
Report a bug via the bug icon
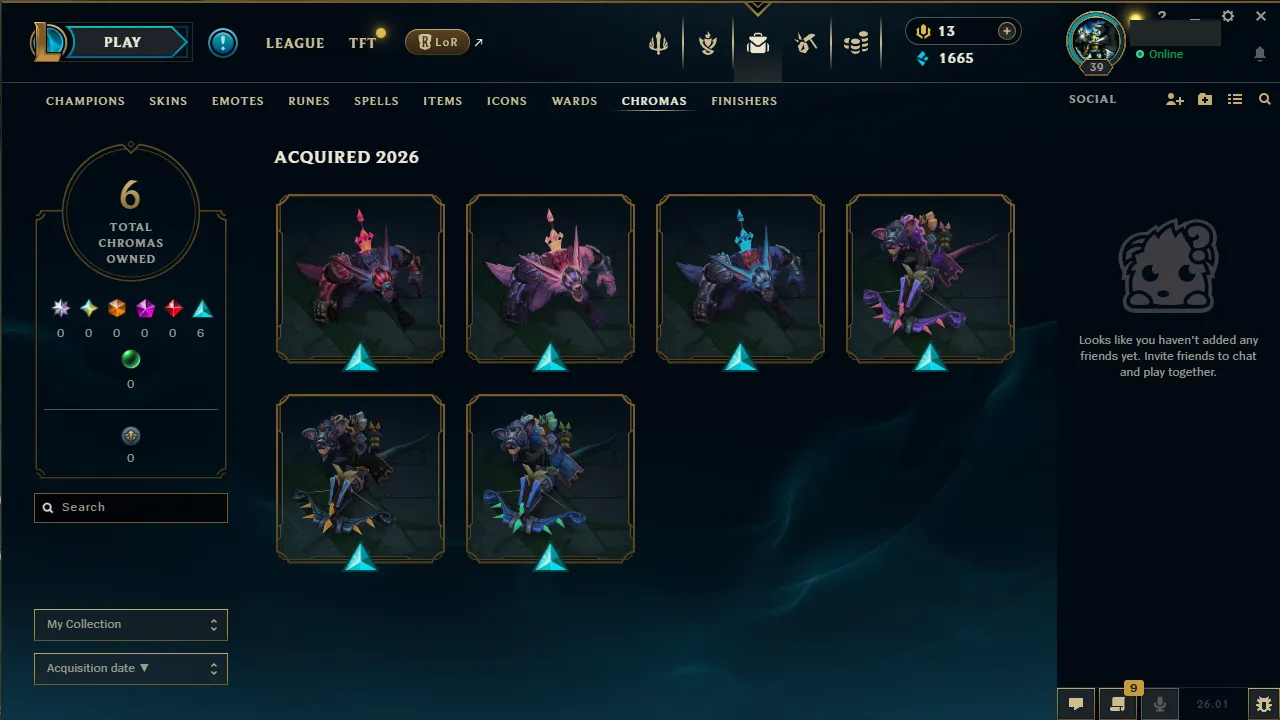(1263, 704)
